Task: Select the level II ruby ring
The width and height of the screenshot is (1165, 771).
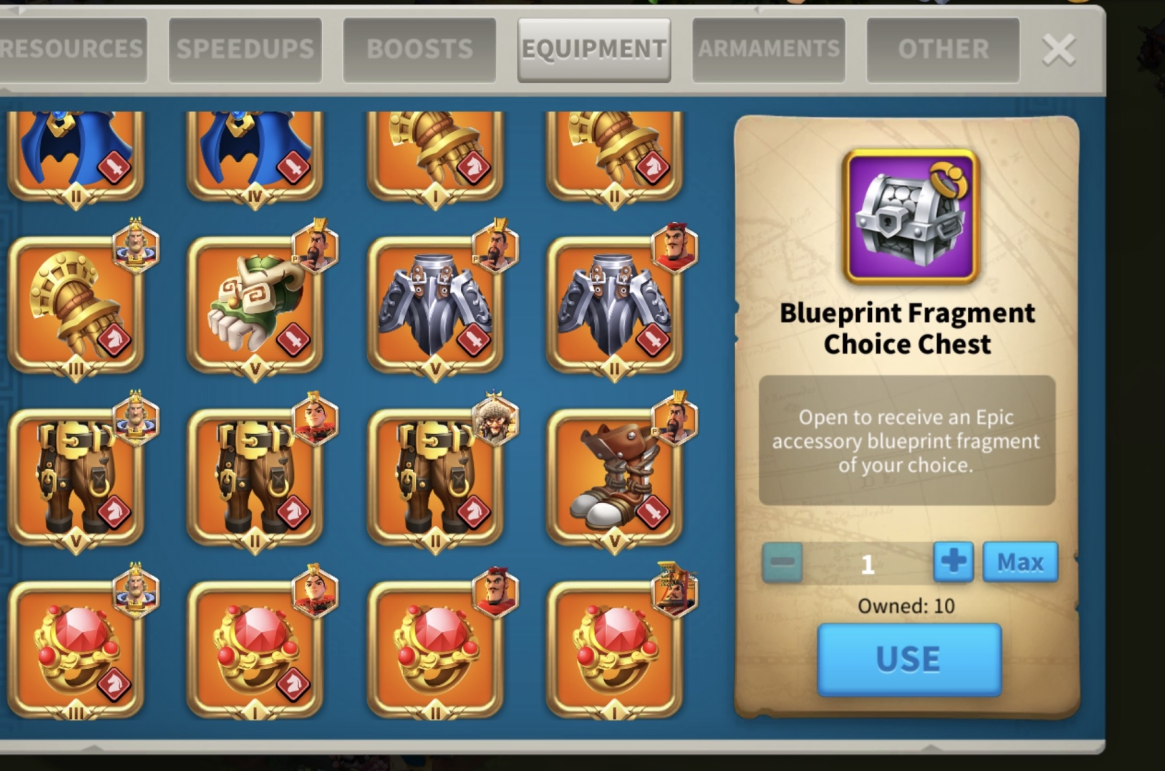Action: 435,649
